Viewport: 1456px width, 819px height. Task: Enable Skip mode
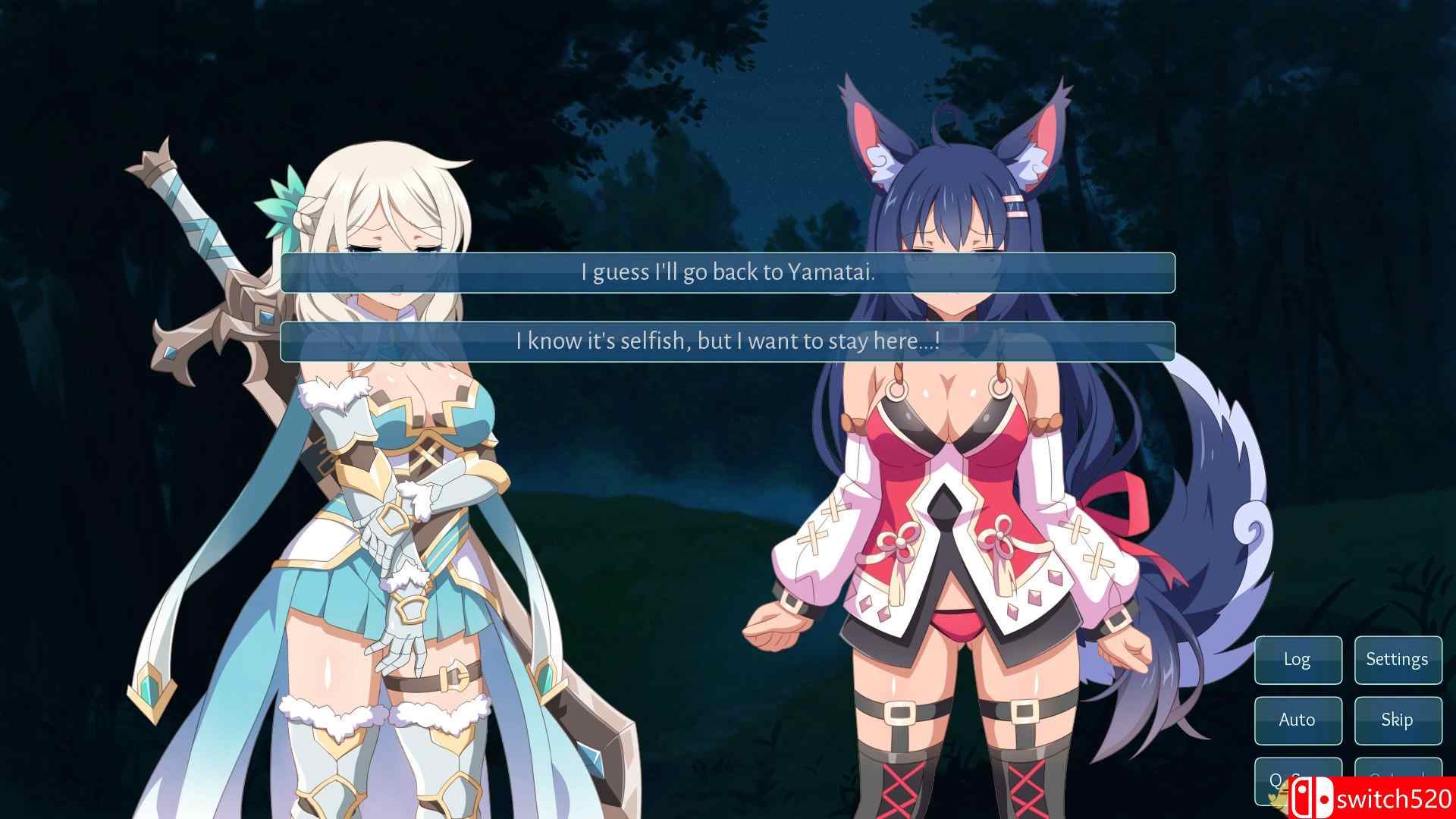[x=1398, y=720]
